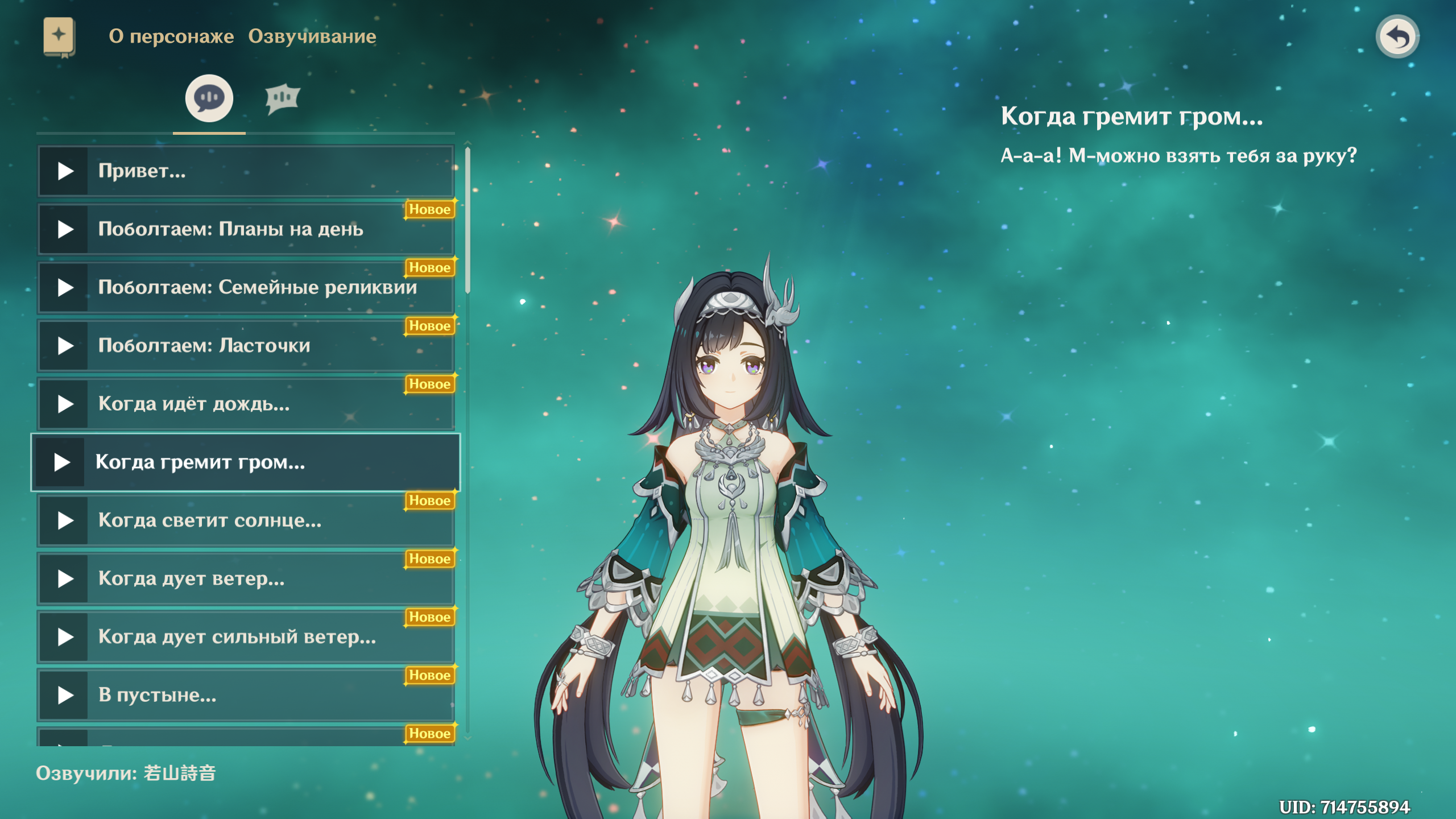Viewport: 1456px width, 819px height.
Task: Click the return arrow button
Action: 1397,37
